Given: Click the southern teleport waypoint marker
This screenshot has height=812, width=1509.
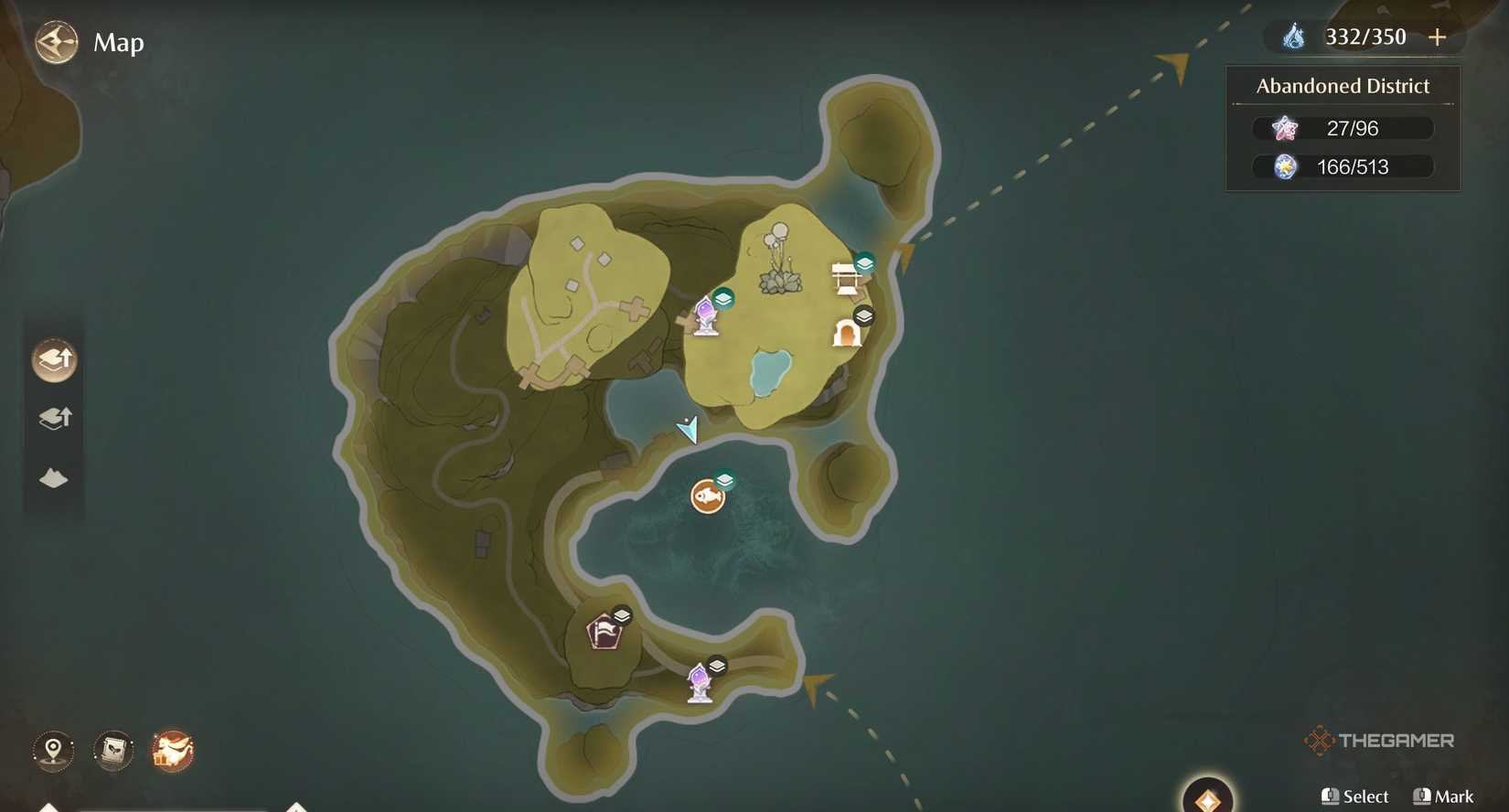Looking at the screenshot, I should [x=699, y=681].
